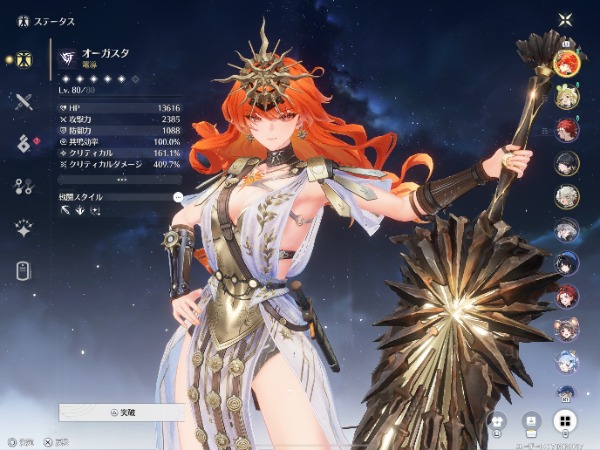This screenshot has height=450, width=600.
Task: Open the grid view button at bottom right
Action: click(x=565, y=421)
